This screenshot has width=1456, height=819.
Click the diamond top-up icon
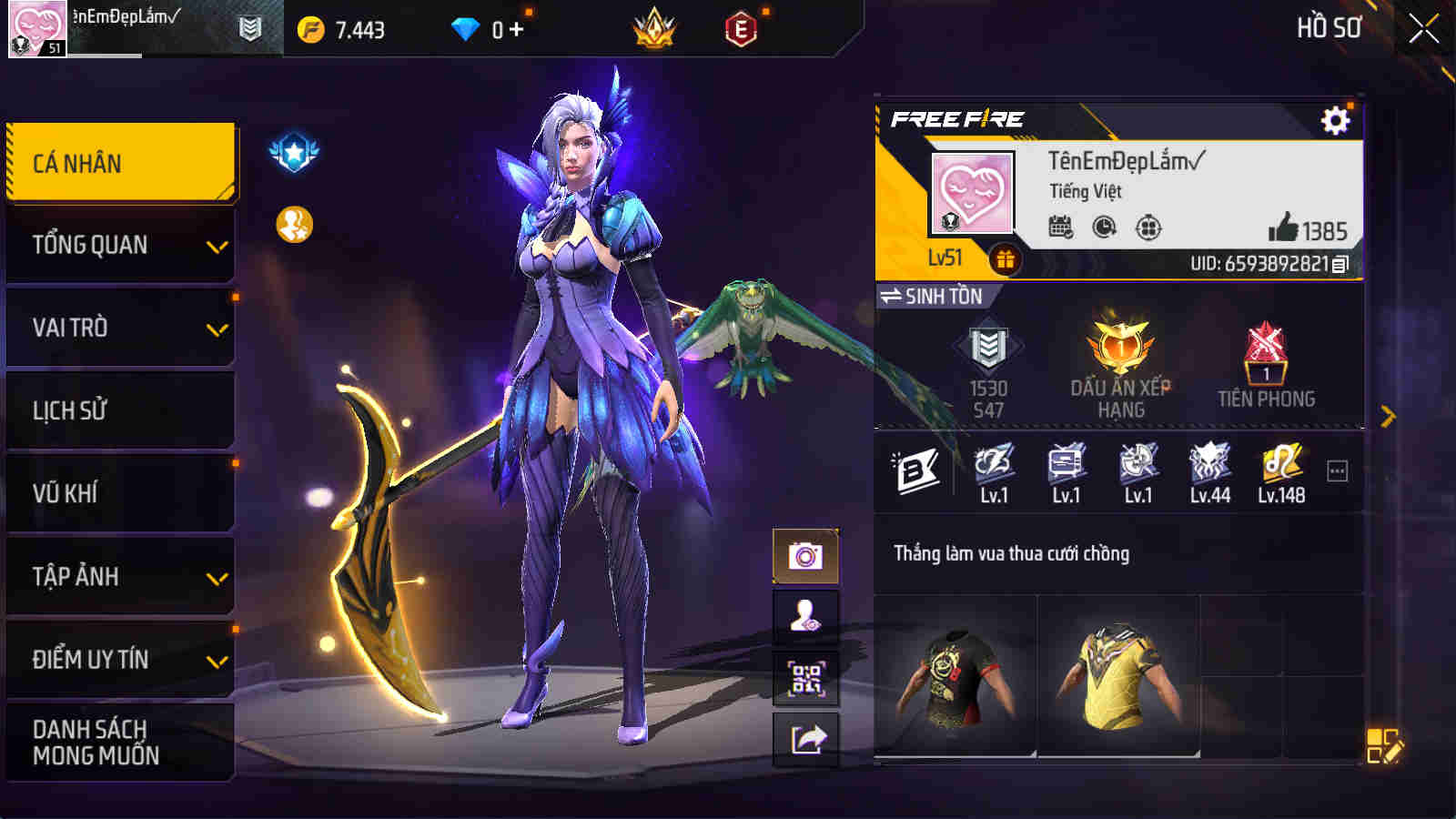(465, 26)
